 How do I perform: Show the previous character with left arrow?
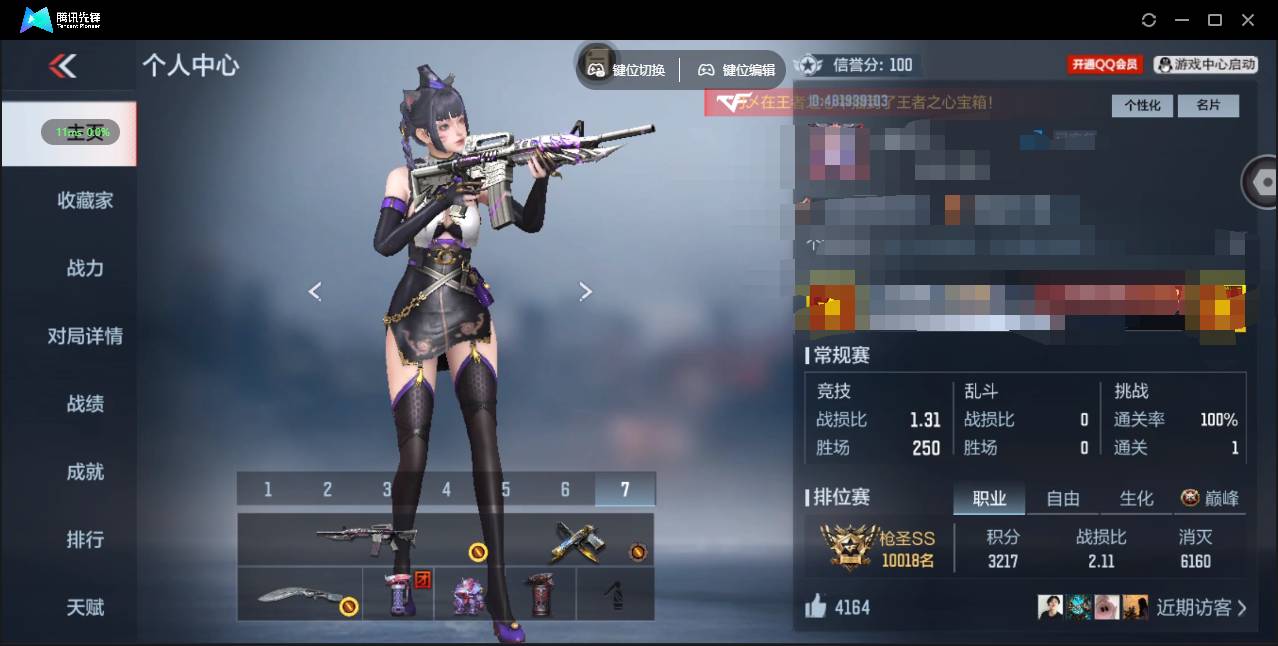[315, 291]
